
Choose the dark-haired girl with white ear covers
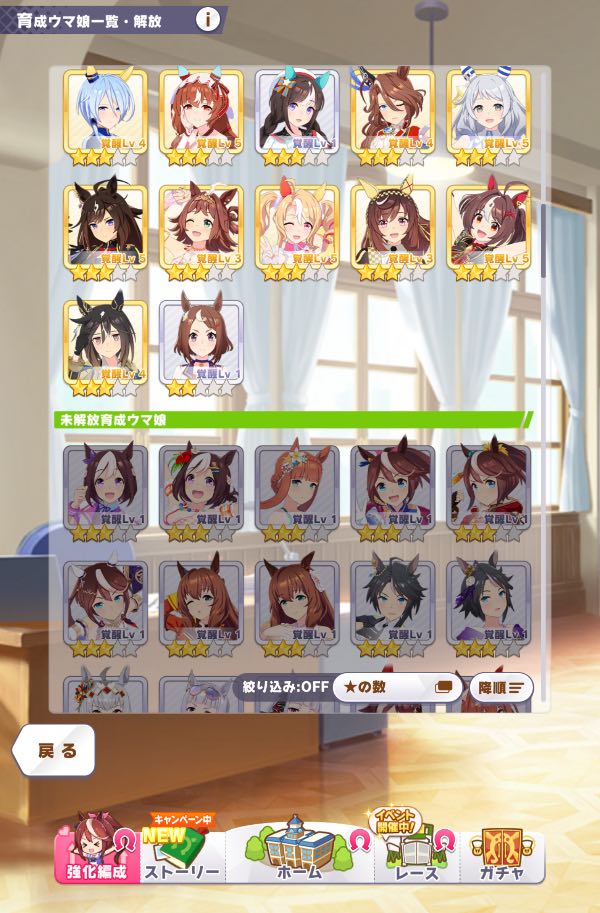(x=296, y=113)
